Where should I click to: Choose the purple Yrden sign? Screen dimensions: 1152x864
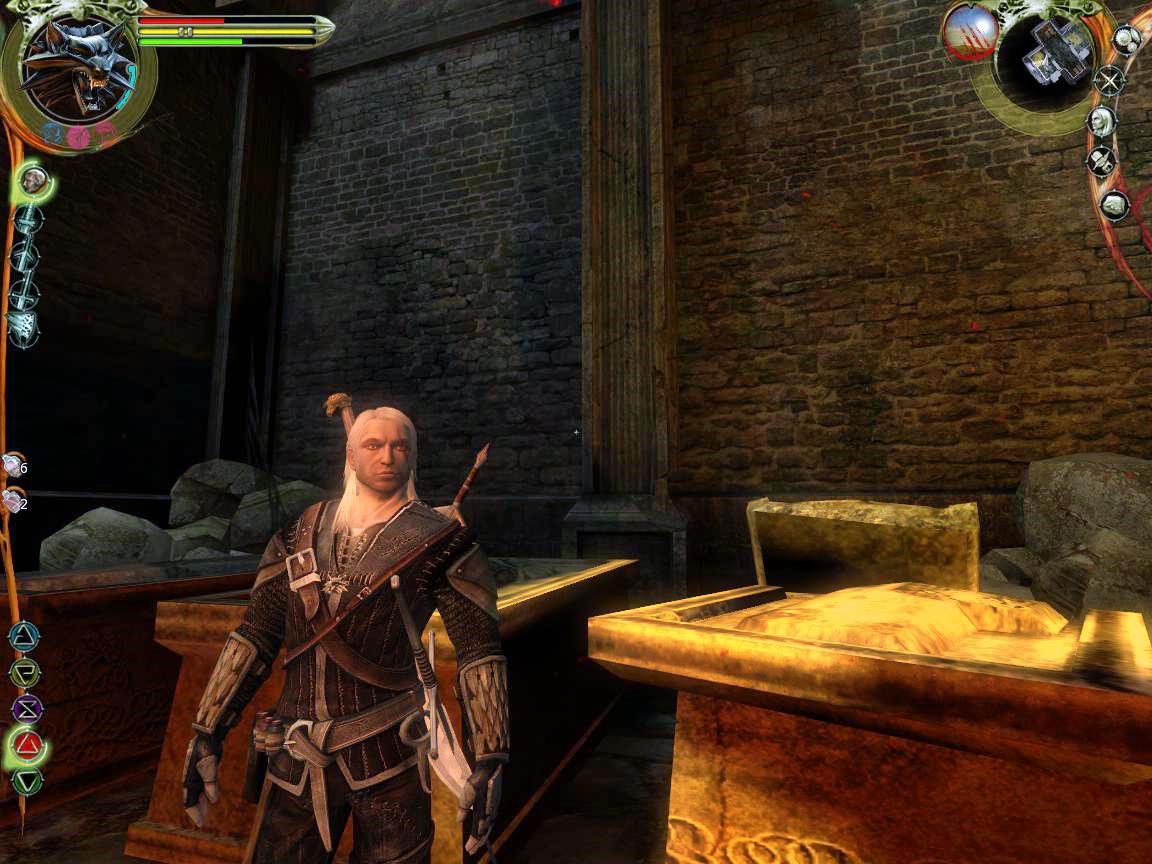coord(25,709)
